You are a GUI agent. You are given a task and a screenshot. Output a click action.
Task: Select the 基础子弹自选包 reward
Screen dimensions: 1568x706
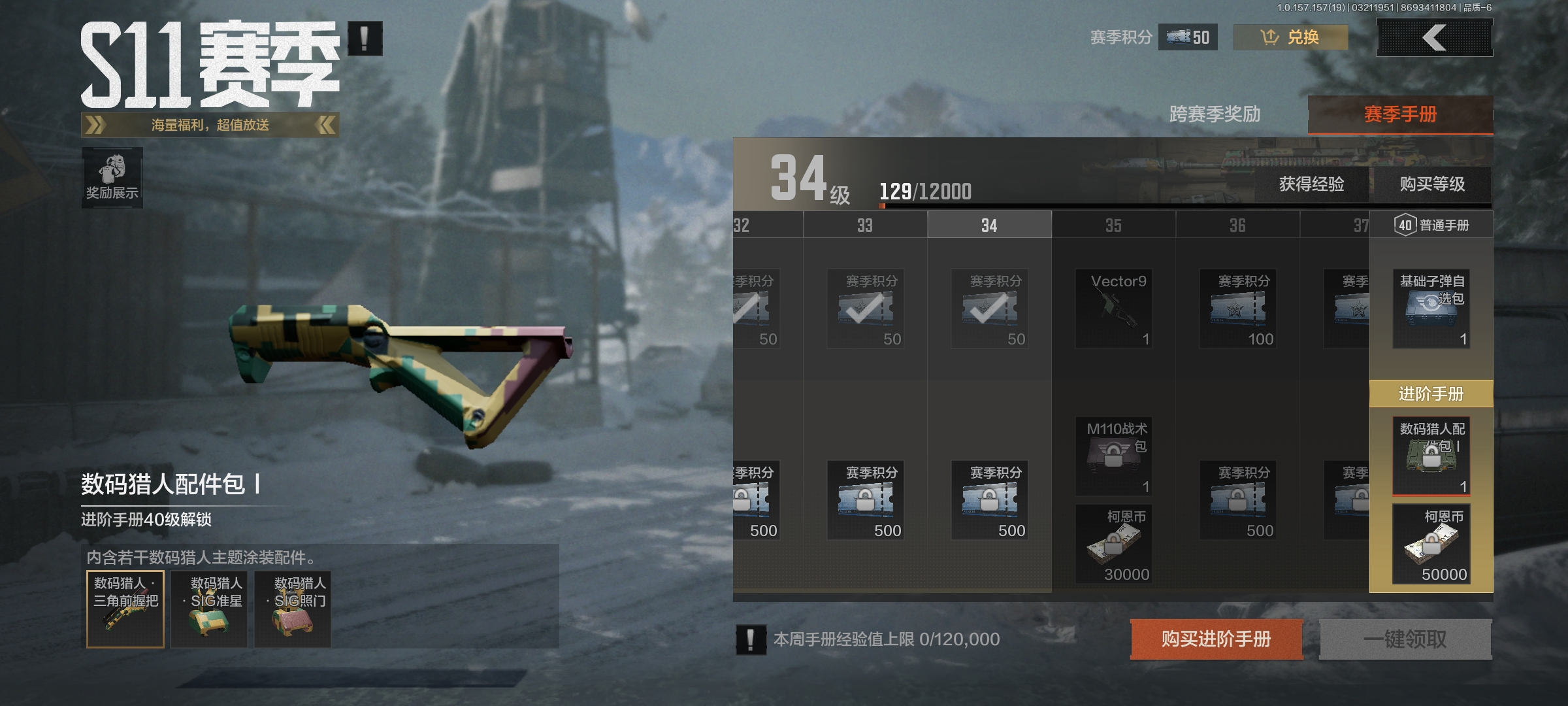pyautogui.click(x=1431, y=309)
